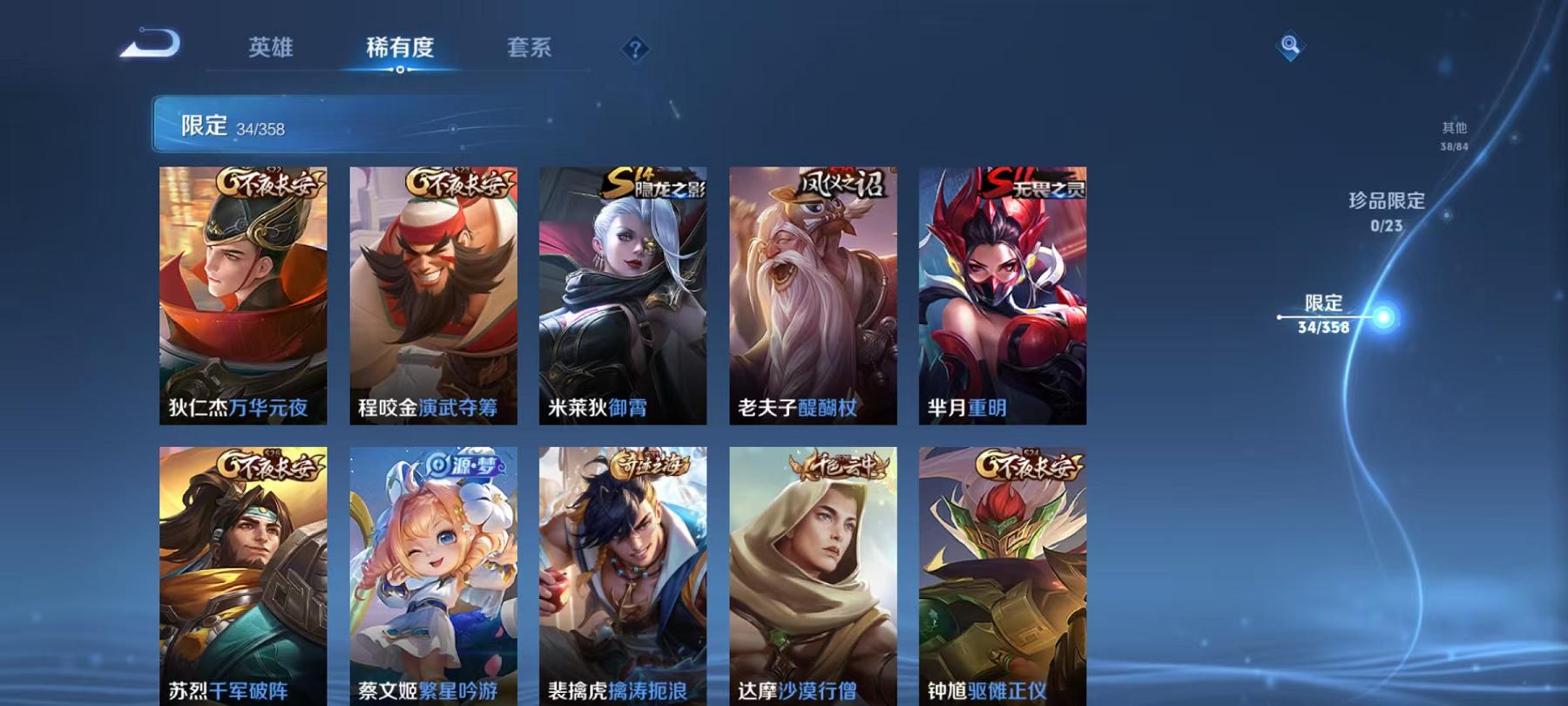Click the S14 隐龙之影 badge on 米莱狄 card
The height and width of the screenshot is (706, 1568).
click(656, 183)
